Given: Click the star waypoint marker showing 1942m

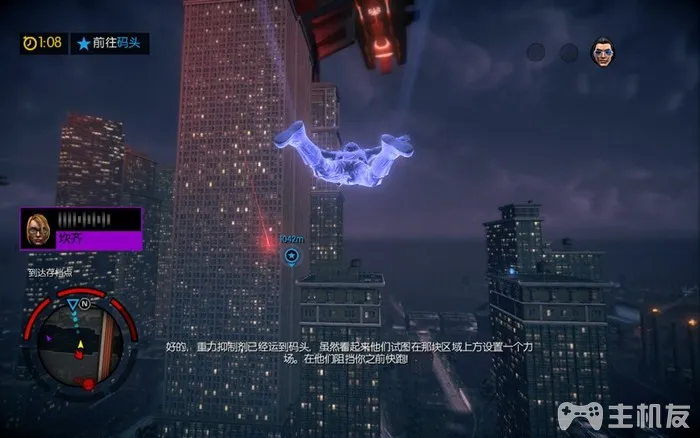Looking at the screenshot, I should pyautogui.click(x=291, y=256).
